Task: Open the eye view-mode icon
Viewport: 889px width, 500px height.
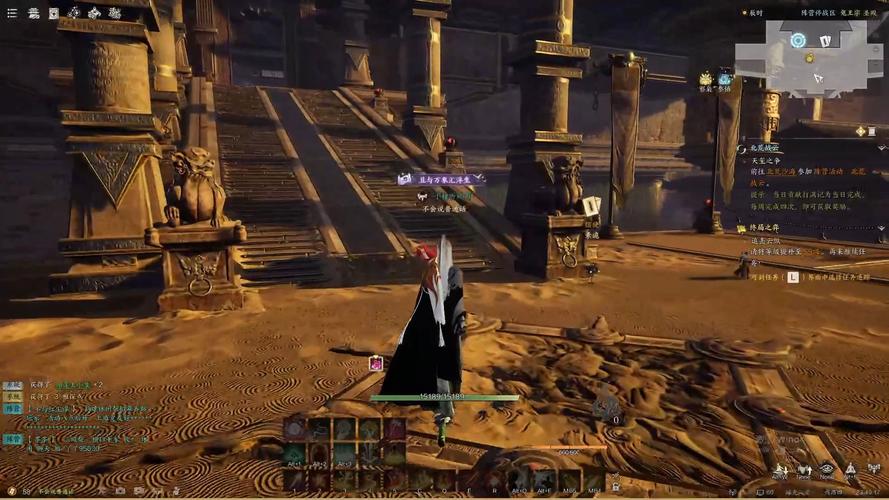Action: tap(826, 468)
